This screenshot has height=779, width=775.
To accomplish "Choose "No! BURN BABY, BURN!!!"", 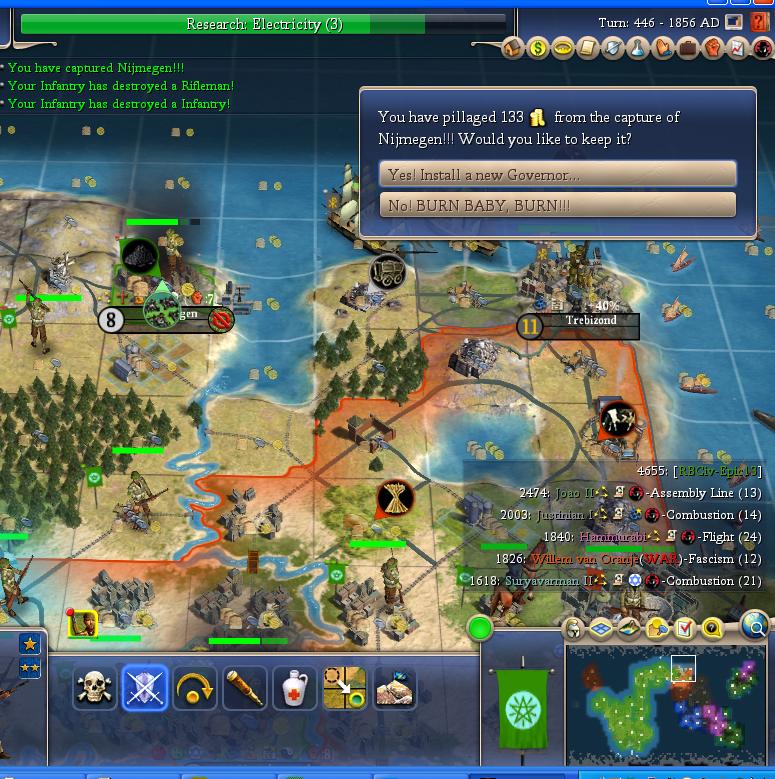I will point(558,205).
